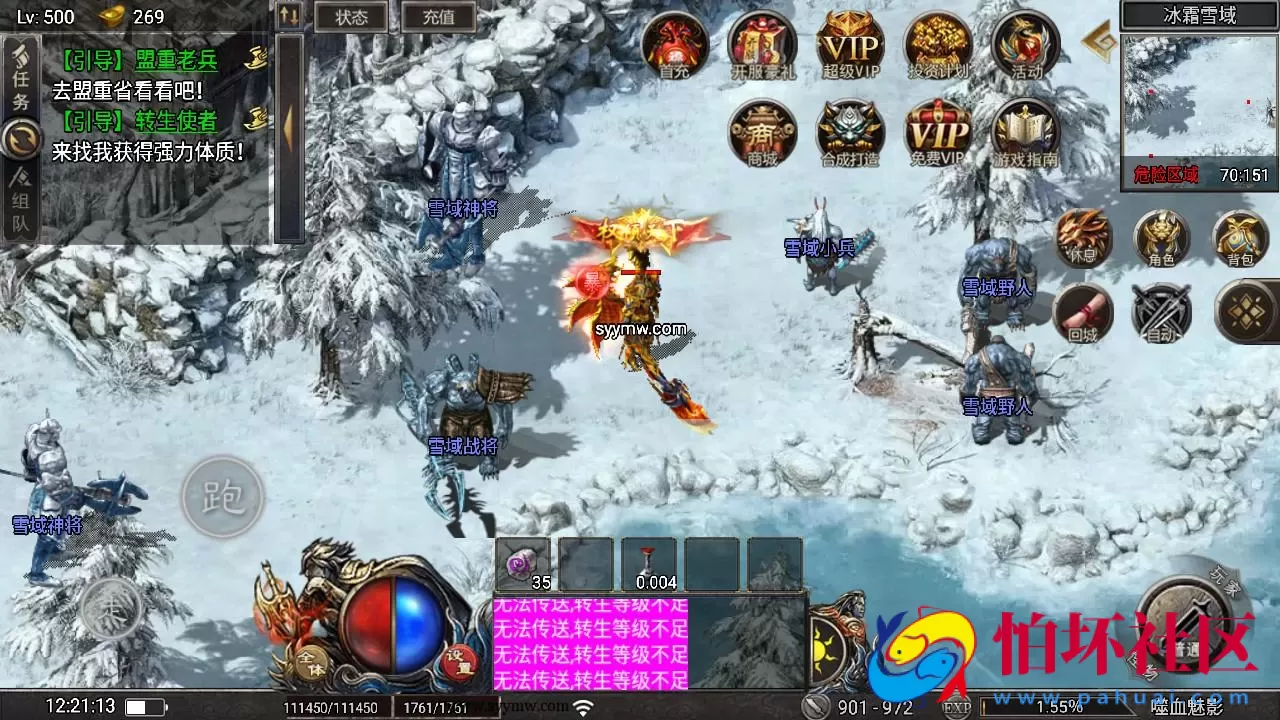Open the 活动 events icon
This screenshot has width=1280, height=720.
point(1025,46)
